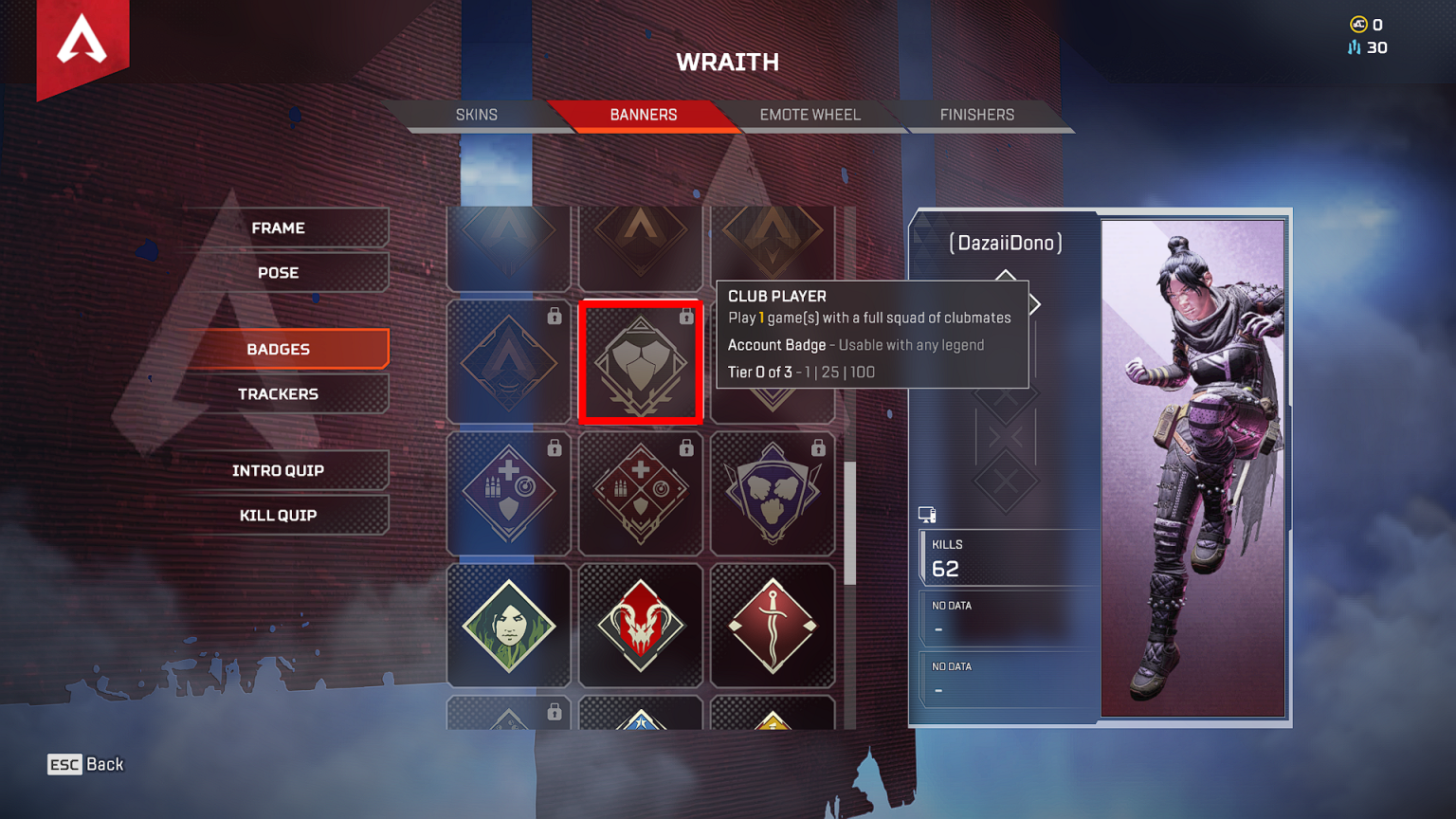Open the Kill Quip editor
Viewport: 1456px width, 819px height.
click(x=280, y=515)
